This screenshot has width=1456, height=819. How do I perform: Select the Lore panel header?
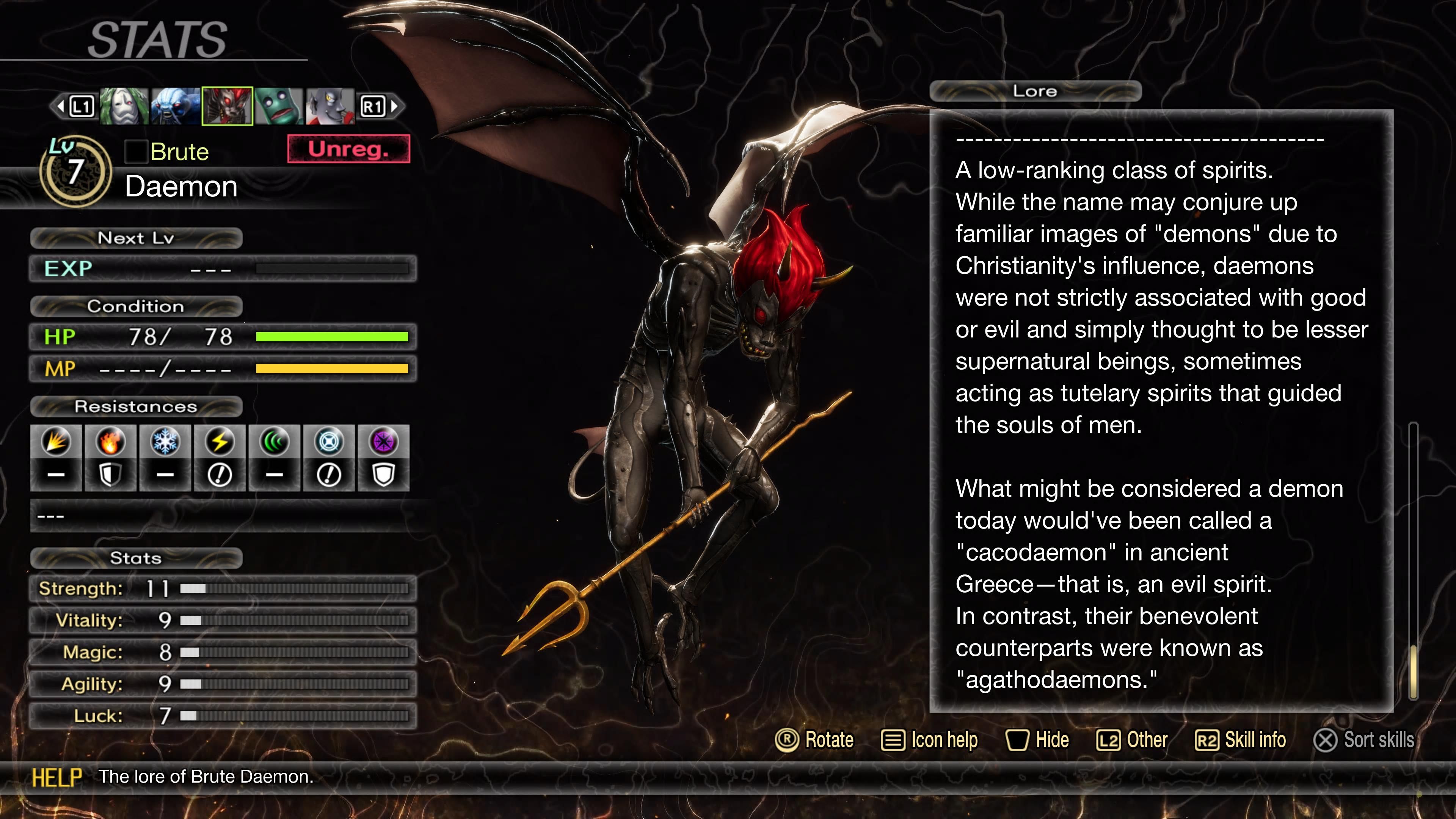coord(1036,91)
